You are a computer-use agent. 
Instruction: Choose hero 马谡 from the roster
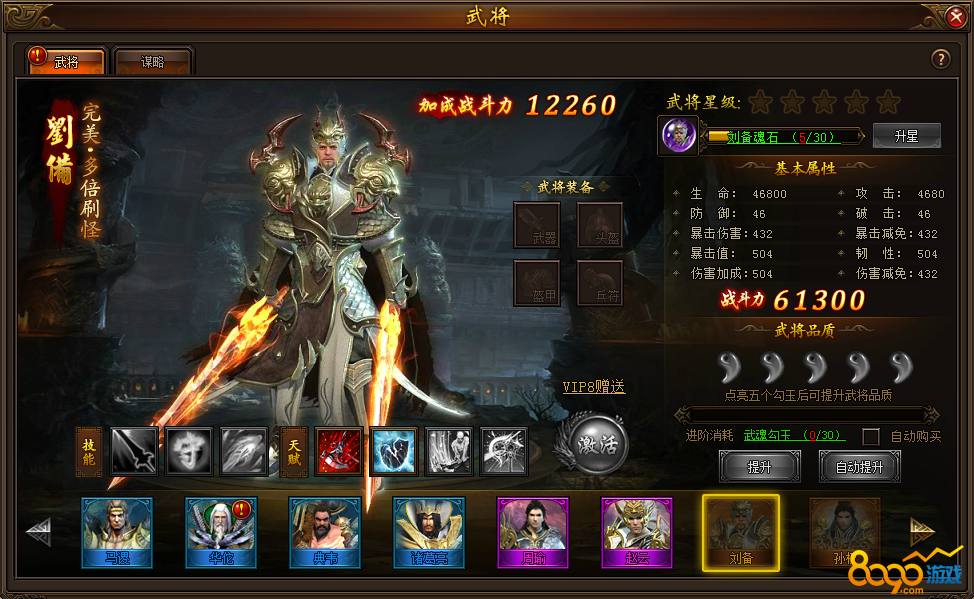(x=117, y=532)
